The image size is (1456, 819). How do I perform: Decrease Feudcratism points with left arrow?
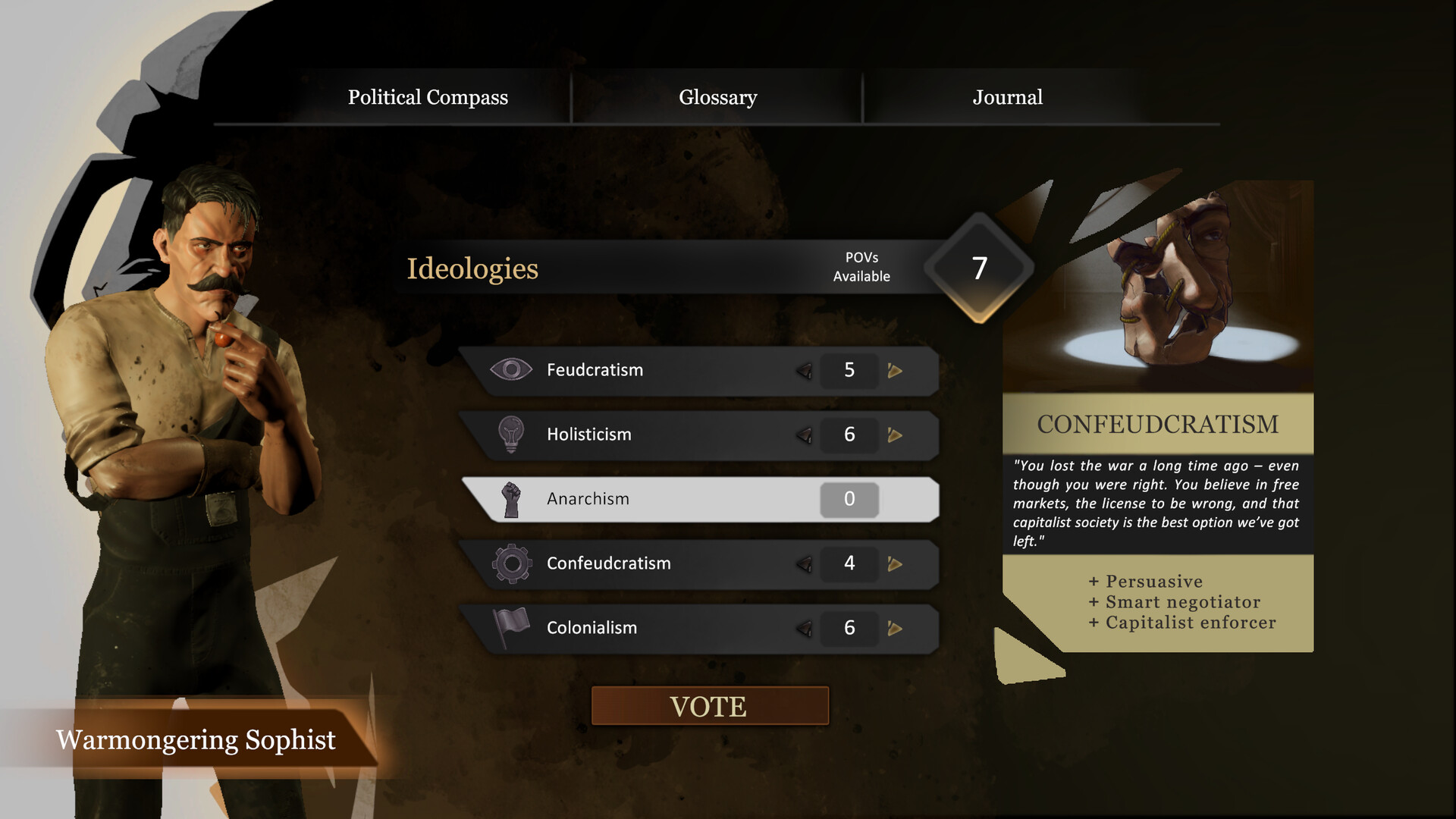click(x=805, y=371)
